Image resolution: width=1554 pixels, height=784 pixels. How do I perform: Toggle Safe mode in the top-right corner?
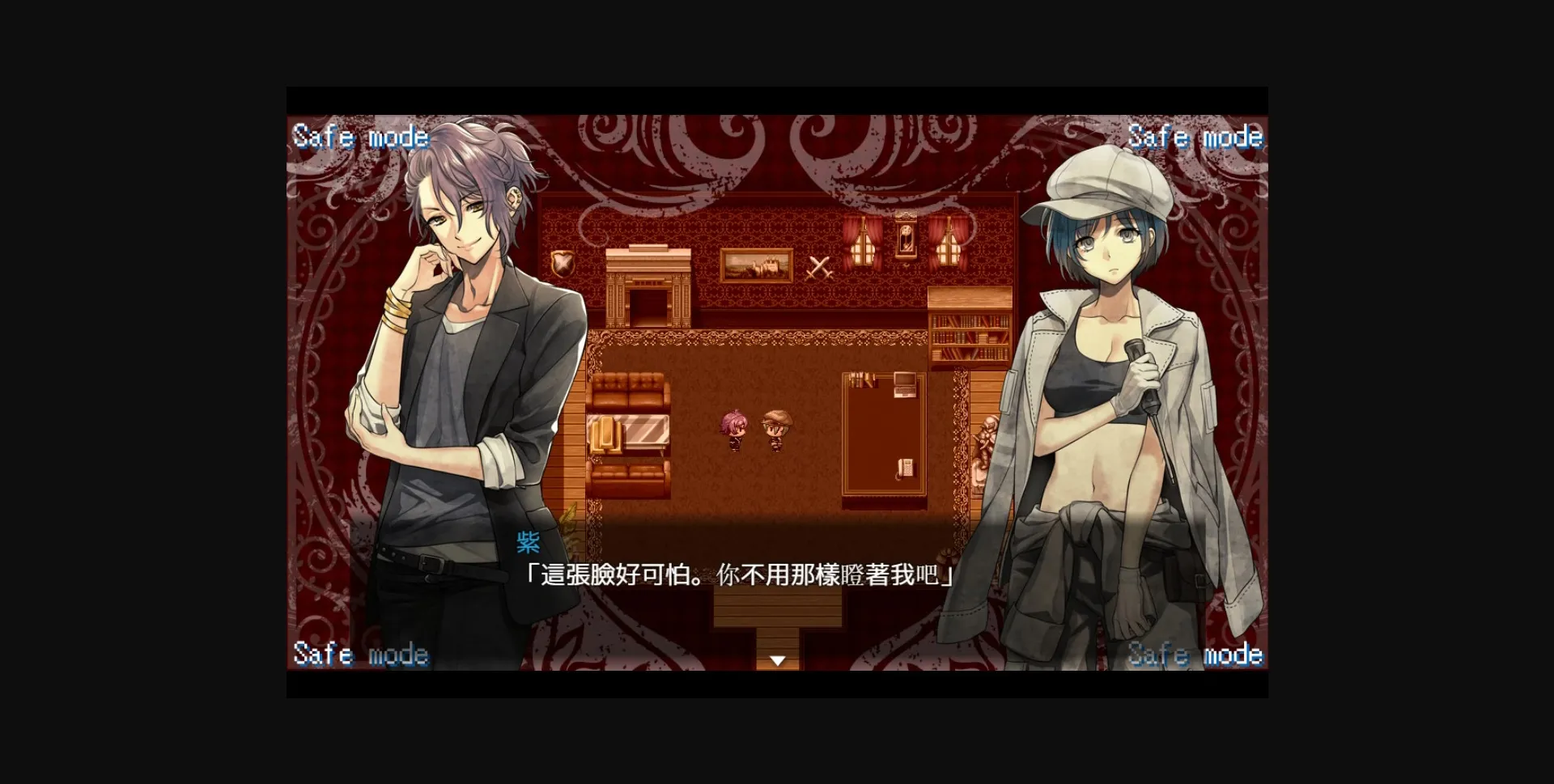click(x=1196, y=137)
